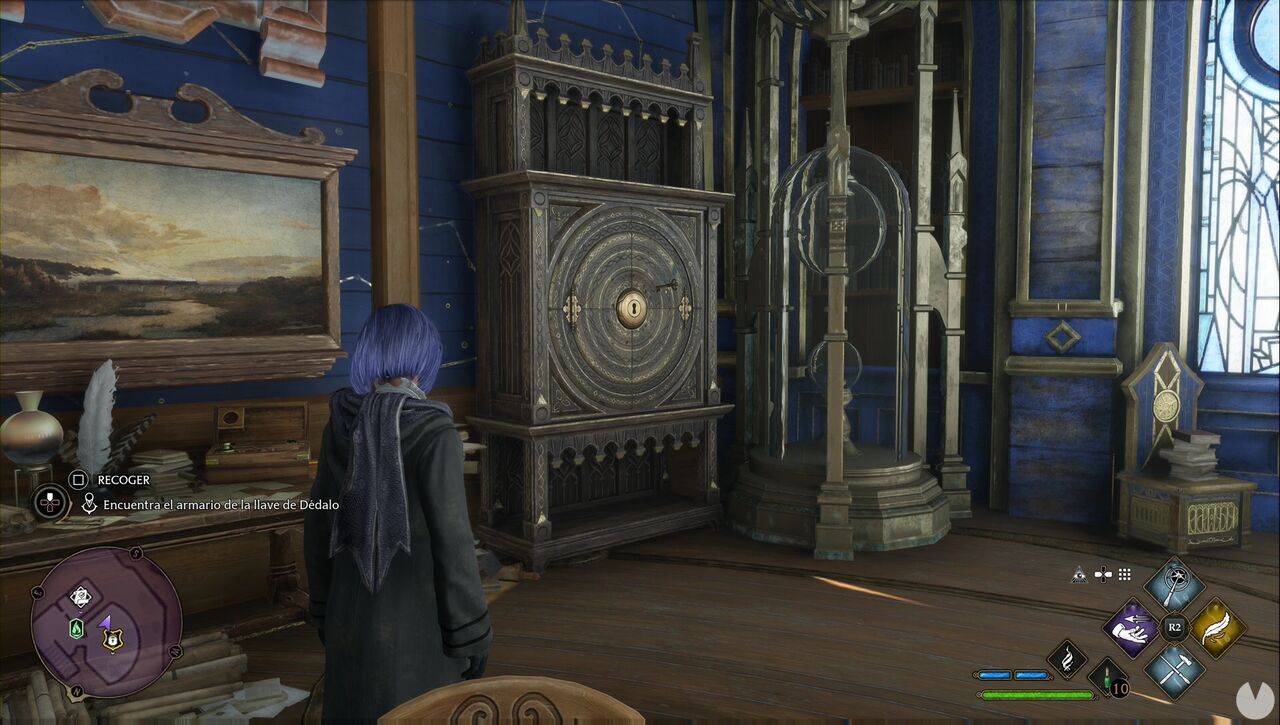Select the purple Accio spell icon

click(1132, 630)
